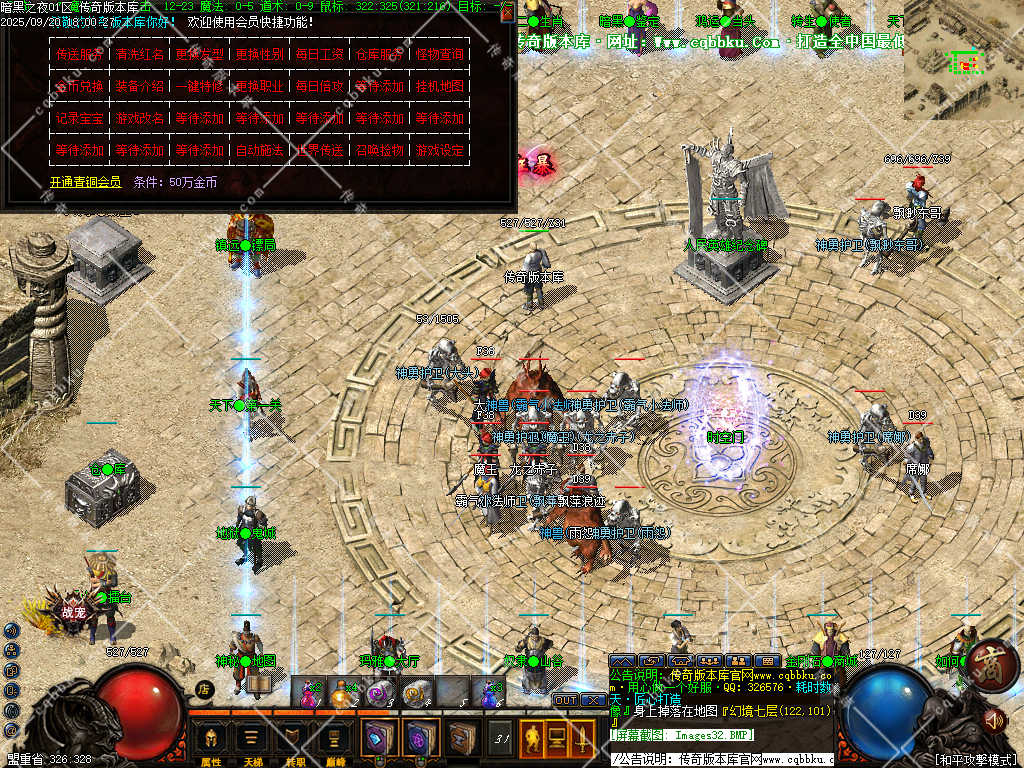The width and height of the screenshot is (1024, 768).
Task: Select 清洗红名 in the member panel
Action: 139,54
